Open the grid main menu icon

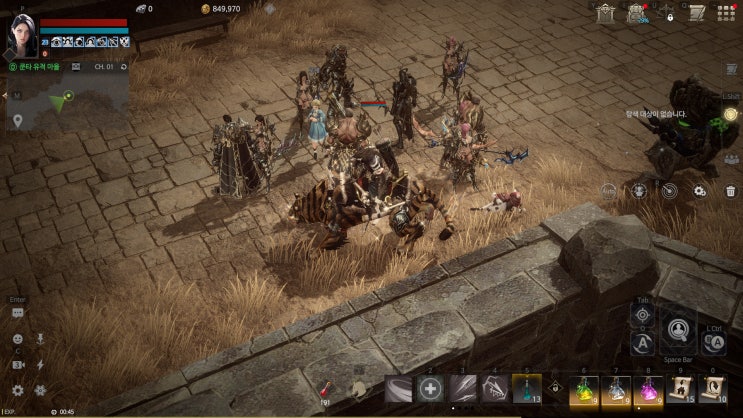click(x=726, y=12)
